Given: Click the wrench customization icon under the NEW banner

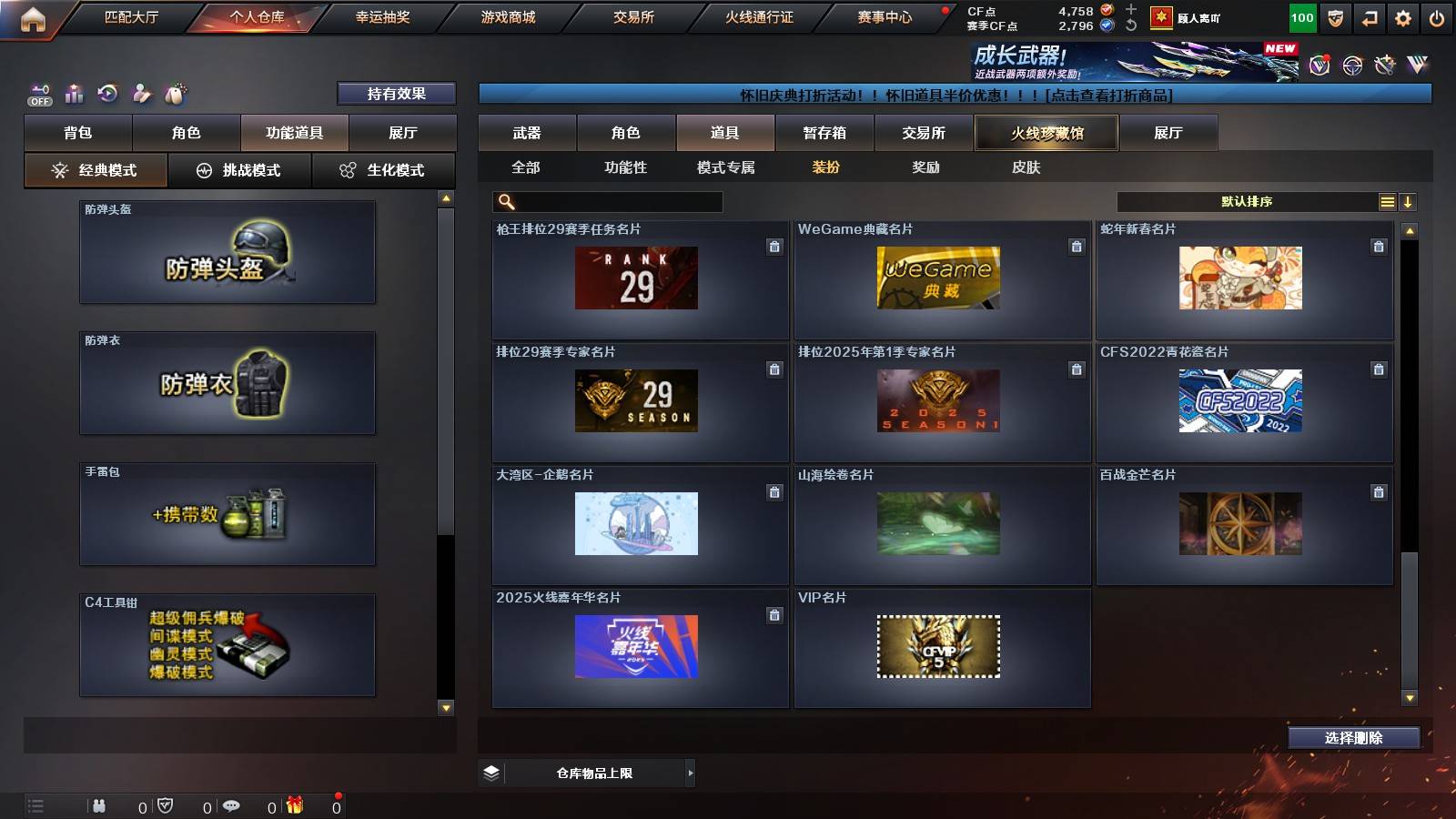Looking at the screenshot, I should coord(1384,66).
